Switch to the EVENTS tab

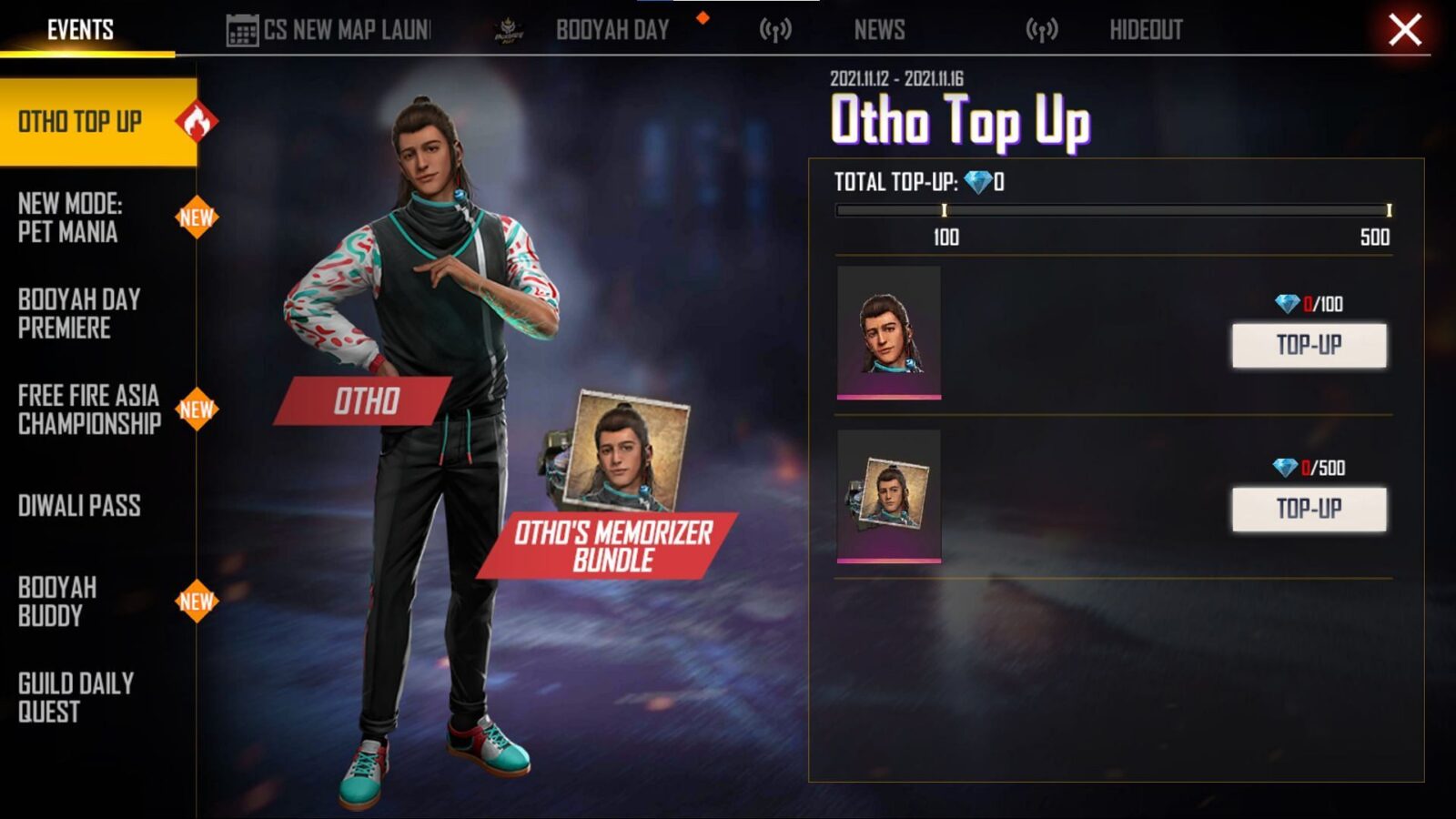click(80, 26)
